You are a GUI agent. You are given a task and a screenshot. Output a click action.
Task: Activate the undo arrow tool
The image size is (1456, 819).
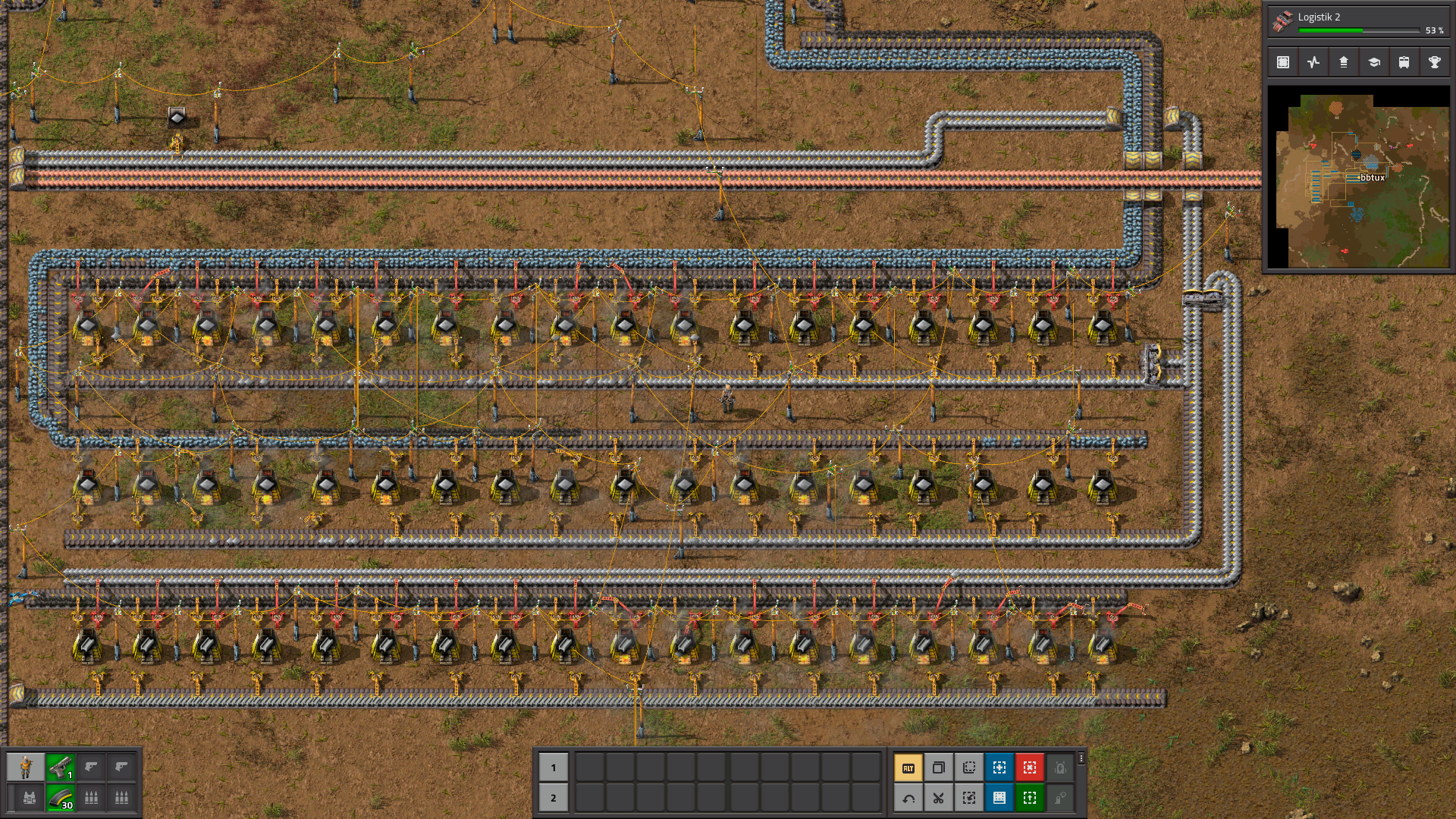tap(908, 798)
